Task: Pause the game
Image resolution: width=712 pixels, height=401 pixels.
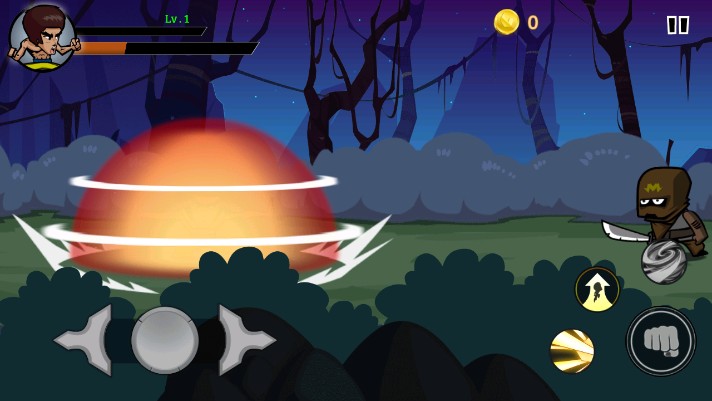Action: [x=677, y=25]
